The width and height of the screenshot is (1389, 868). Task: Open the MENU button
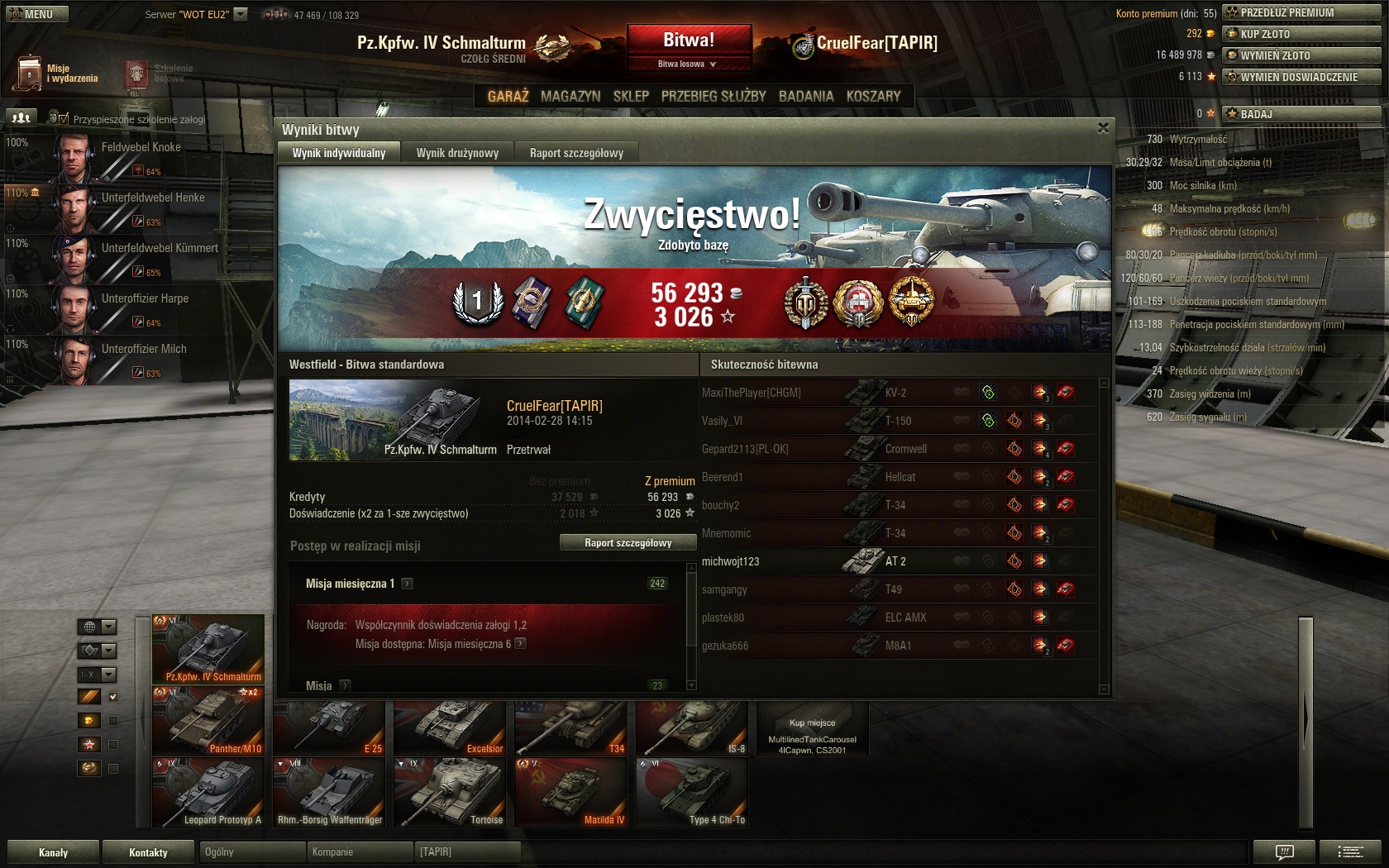(36, 14)
